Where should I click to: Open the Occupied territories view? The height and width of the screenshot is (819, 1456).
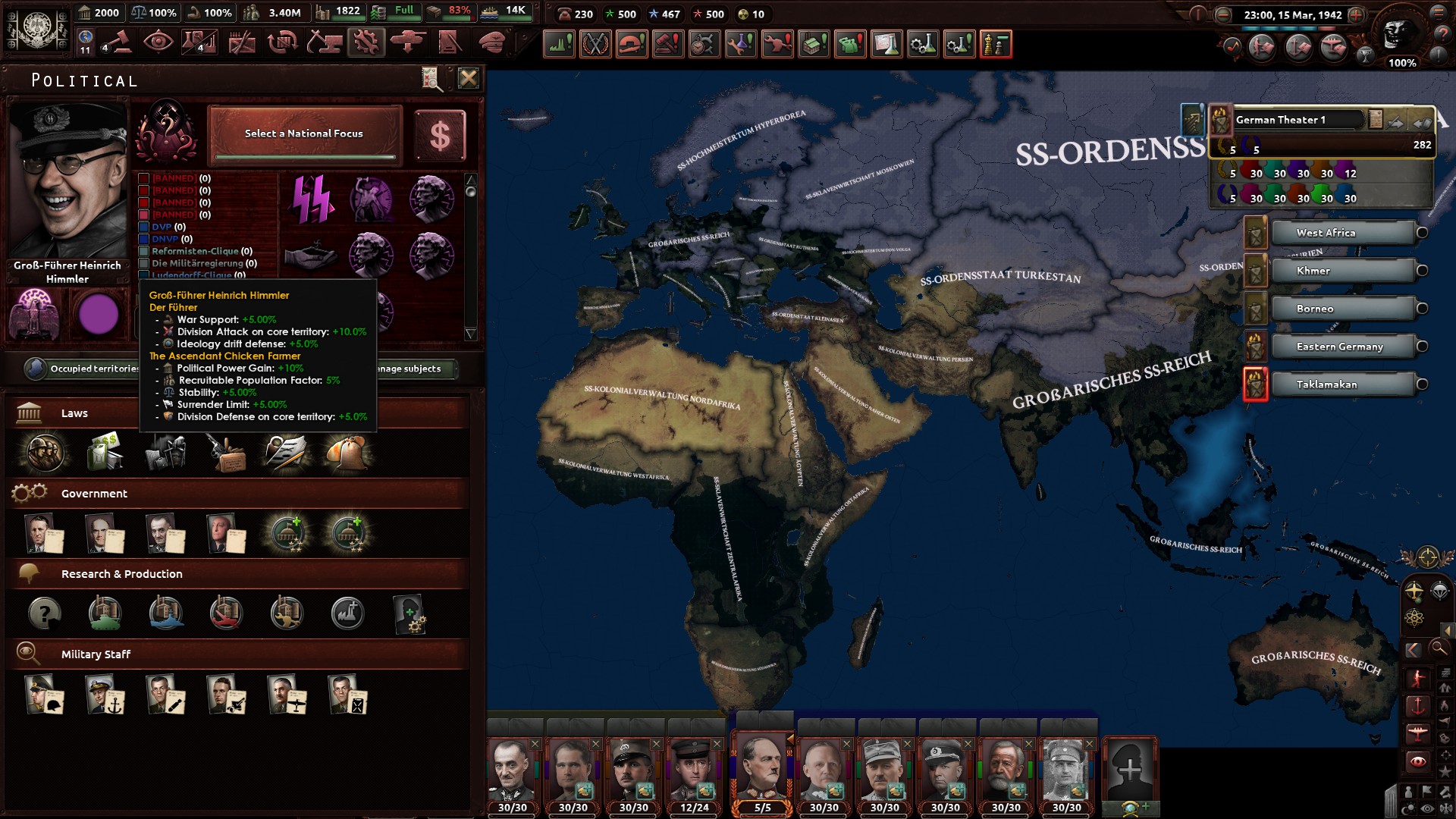coord(83,369)
